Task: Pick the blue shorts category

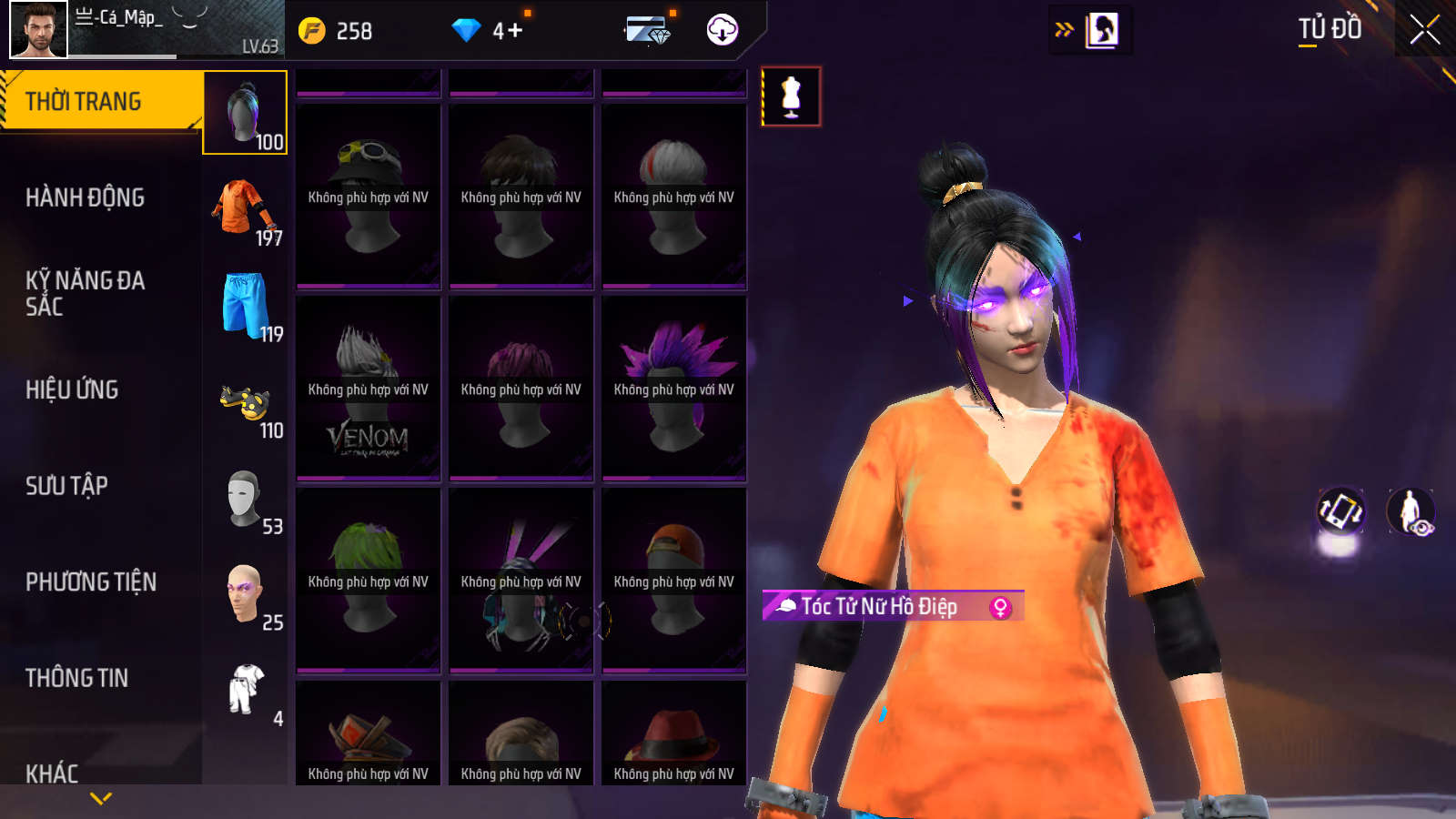Action: (x=245, y=306)
